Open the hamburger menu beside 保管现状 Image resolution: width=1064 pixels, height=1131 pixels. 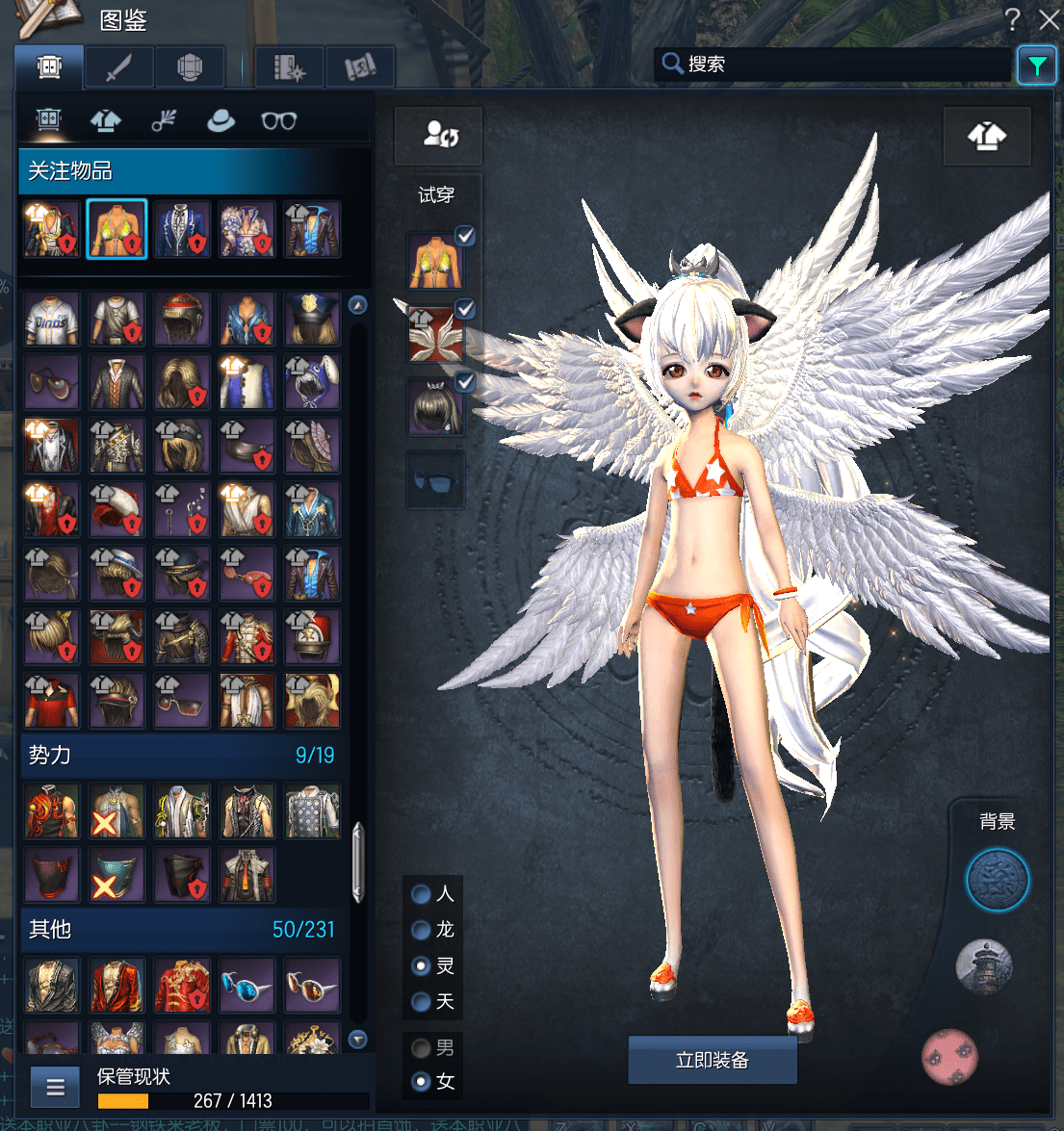pos(55,1088)
